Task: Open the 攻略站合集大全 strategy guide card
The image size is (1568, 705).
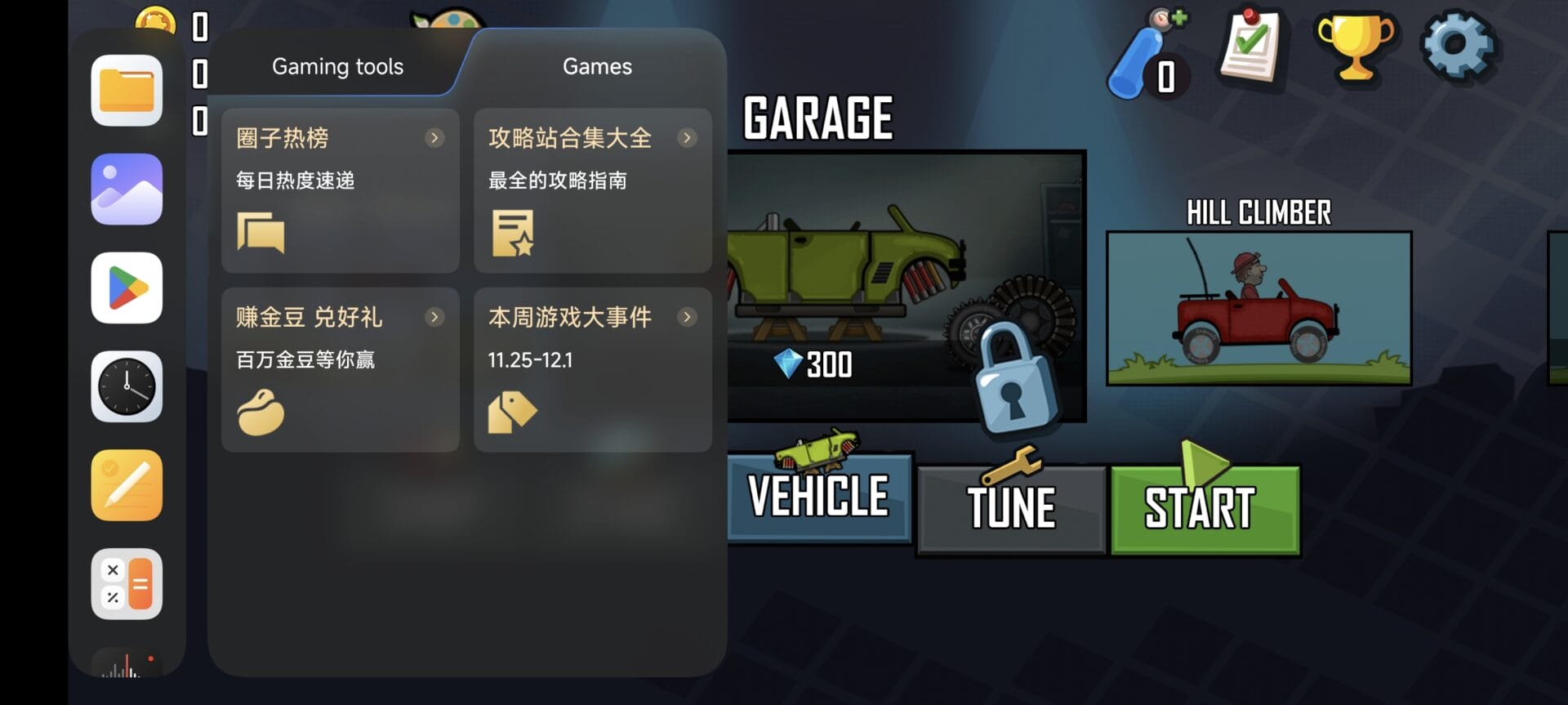Action: click(x=592, y=190)
